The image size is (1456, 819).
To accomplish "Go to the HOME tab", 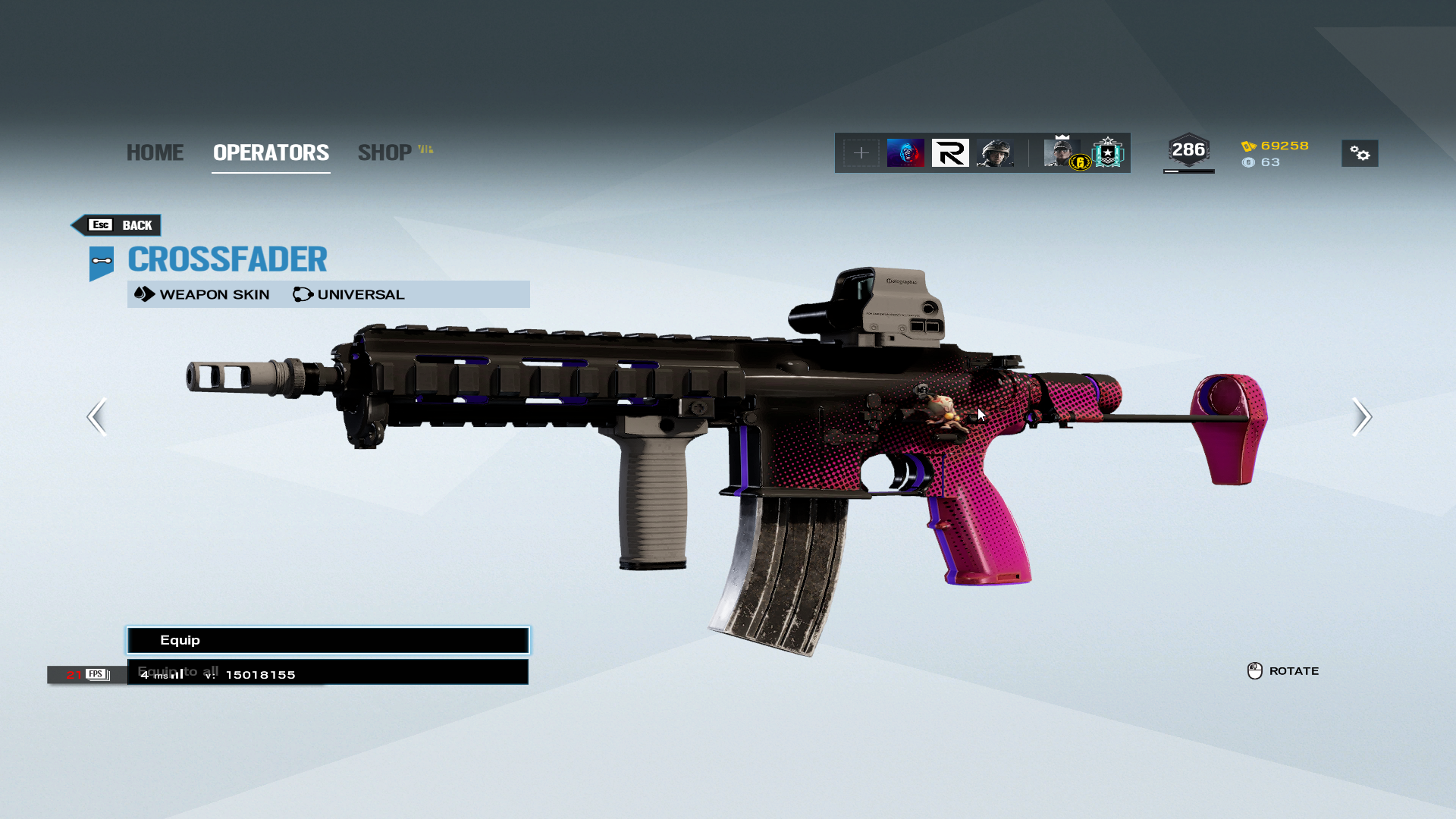I will point(155,152).
